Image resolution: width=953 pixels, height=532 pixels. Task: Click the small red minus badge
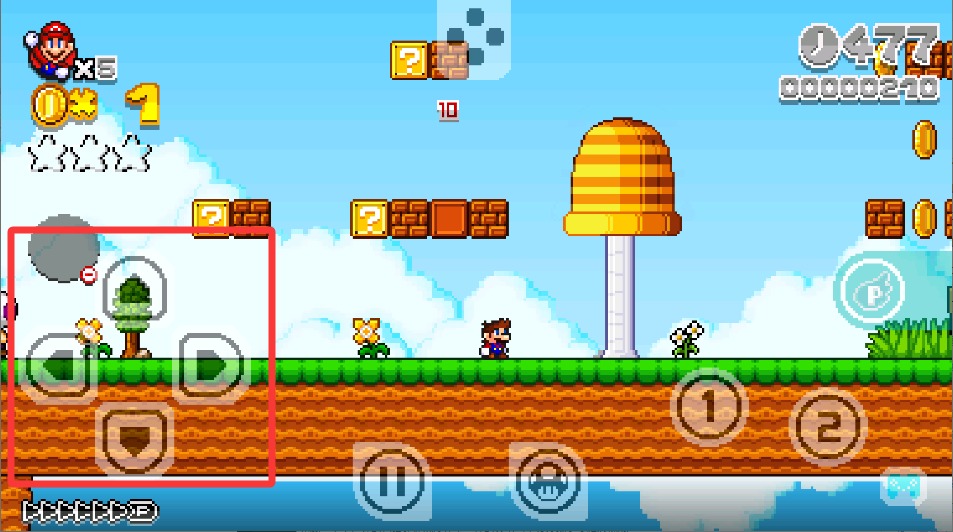pyautogui.click(x=89, y=275)
